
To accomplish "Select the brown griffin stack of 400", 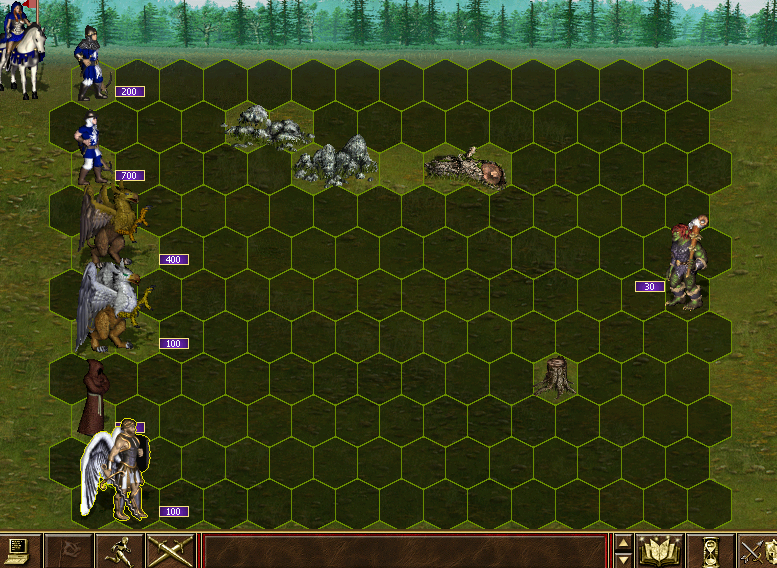I will (112, 227).
